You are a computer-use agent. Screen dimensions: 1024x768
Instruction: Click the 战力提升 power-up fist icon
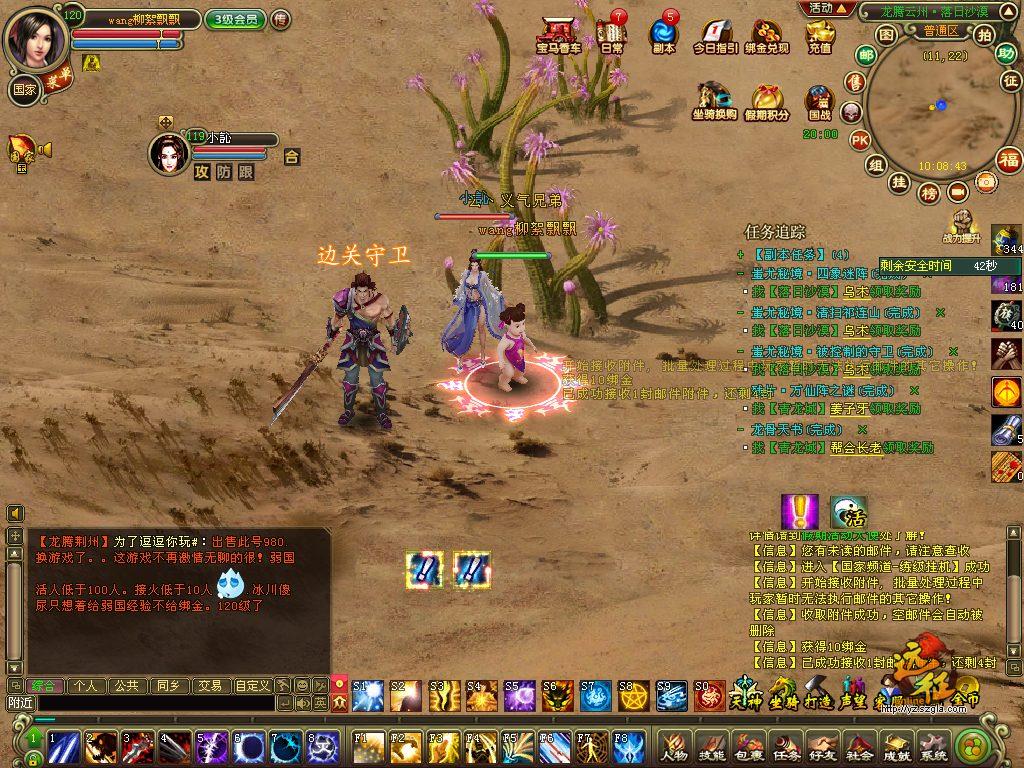(962, 226)
